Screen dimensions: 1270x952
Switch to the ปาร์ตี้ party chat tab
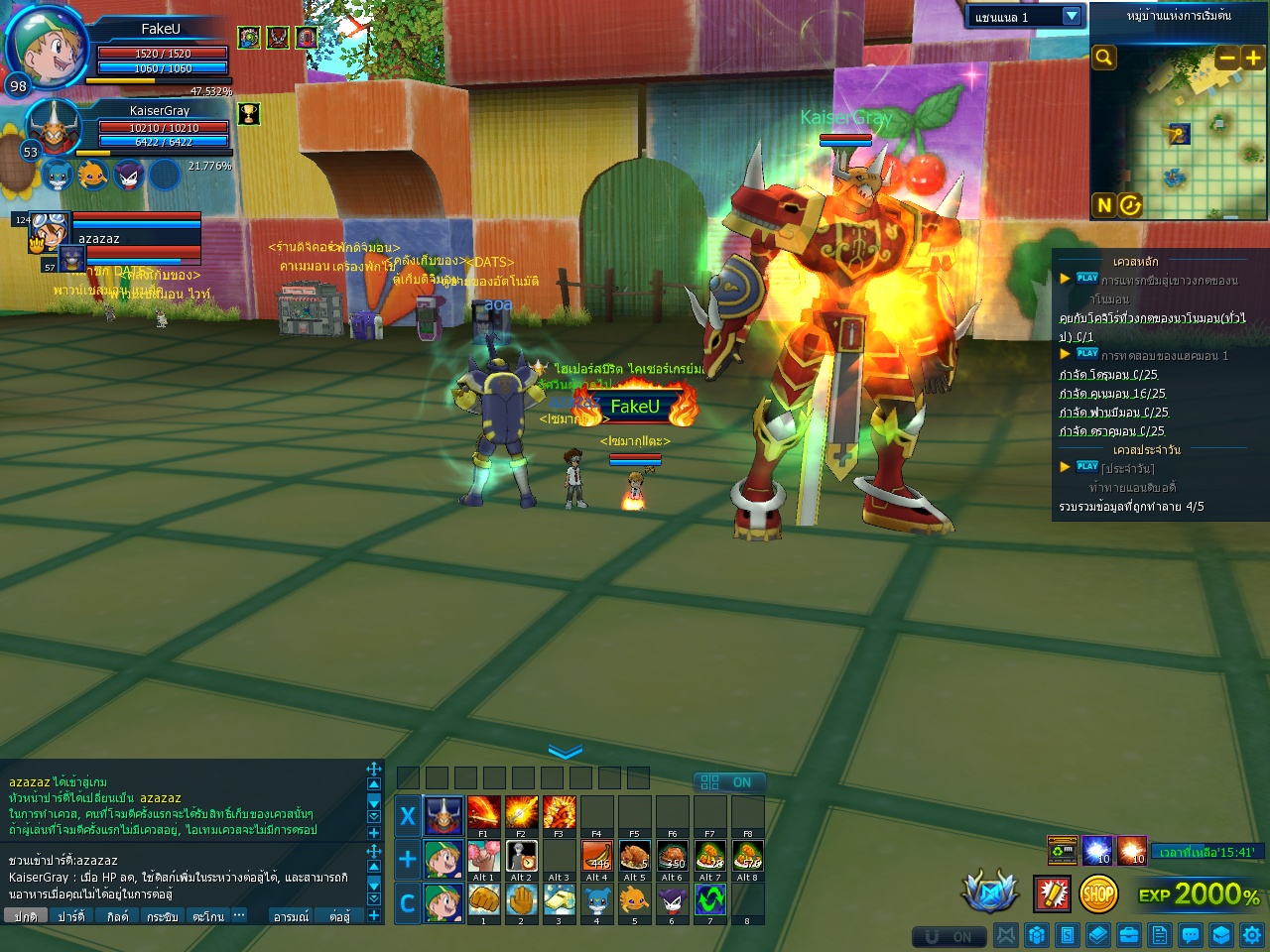(x=71, y=916)
